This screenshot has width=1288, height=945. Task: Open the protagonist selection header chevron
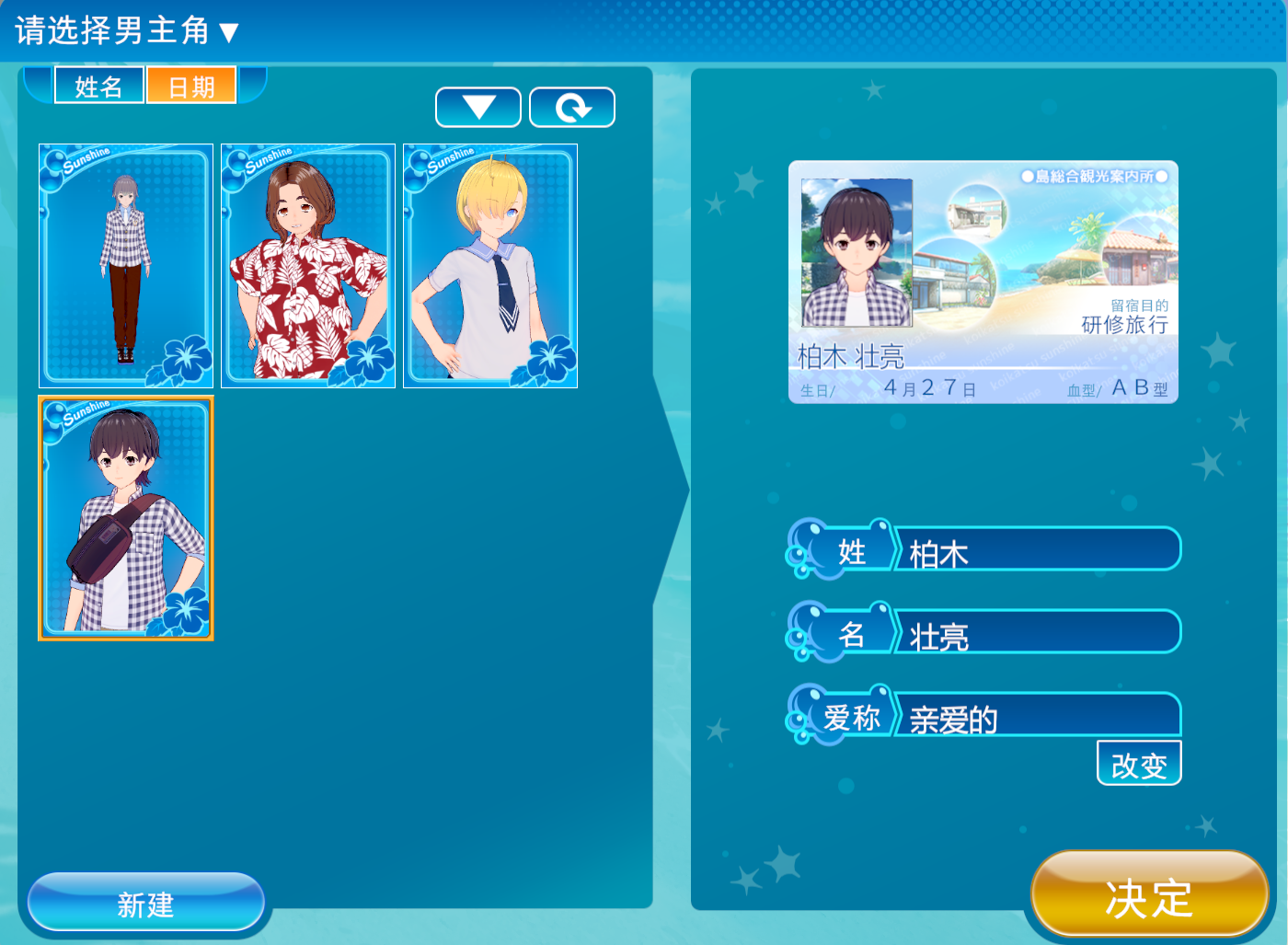click(x=227, y=29)
